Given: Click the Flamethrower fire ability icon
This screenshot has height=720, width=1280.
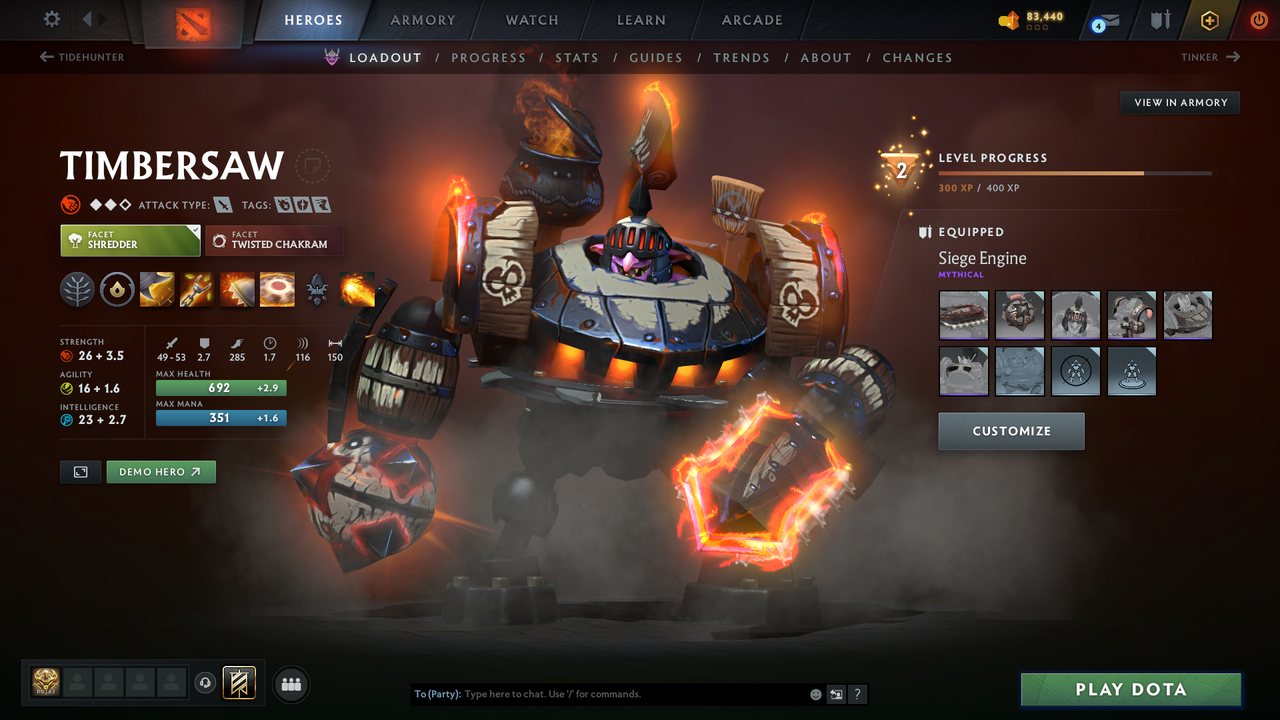Looking at the screenshot, I should [x=356, y=289].
